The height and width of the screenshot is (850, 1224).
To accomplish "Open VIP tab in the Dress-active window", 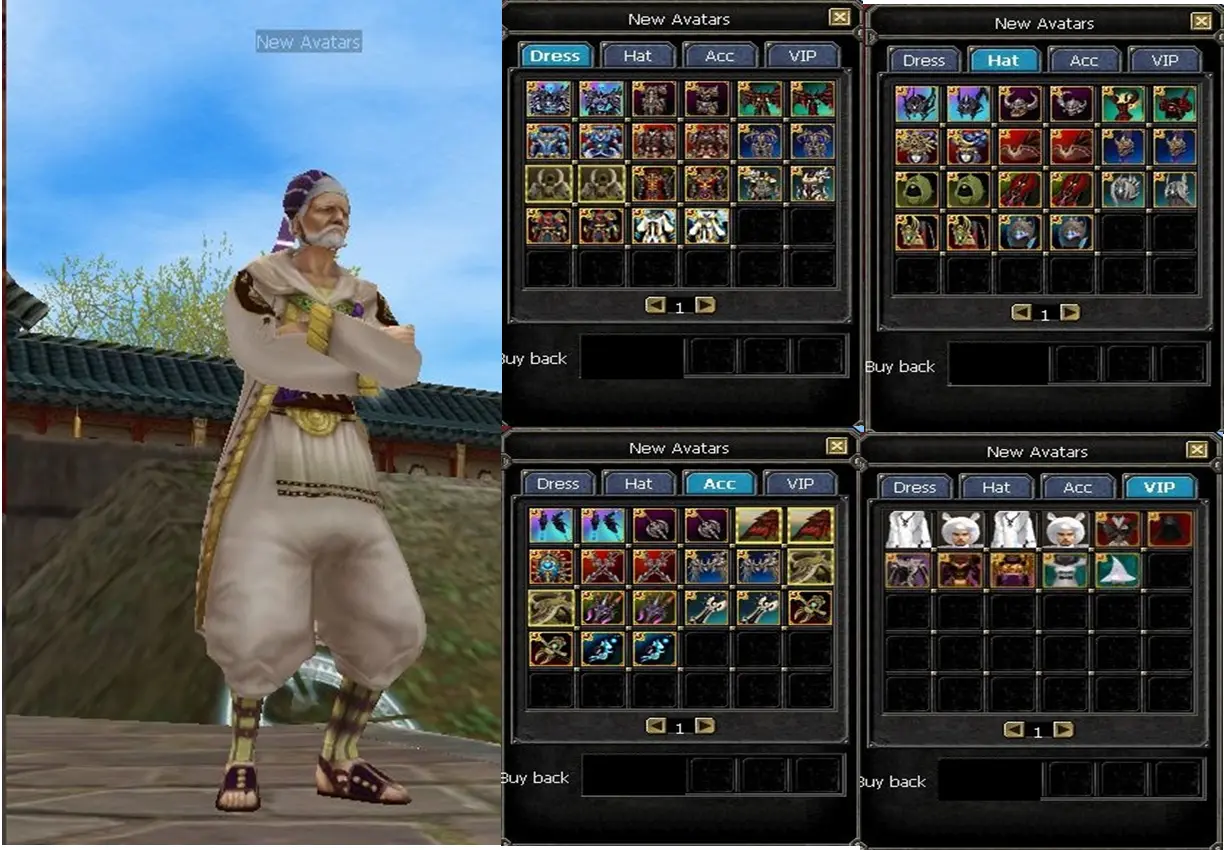I will pyautogui.click(x=801, y=56).
